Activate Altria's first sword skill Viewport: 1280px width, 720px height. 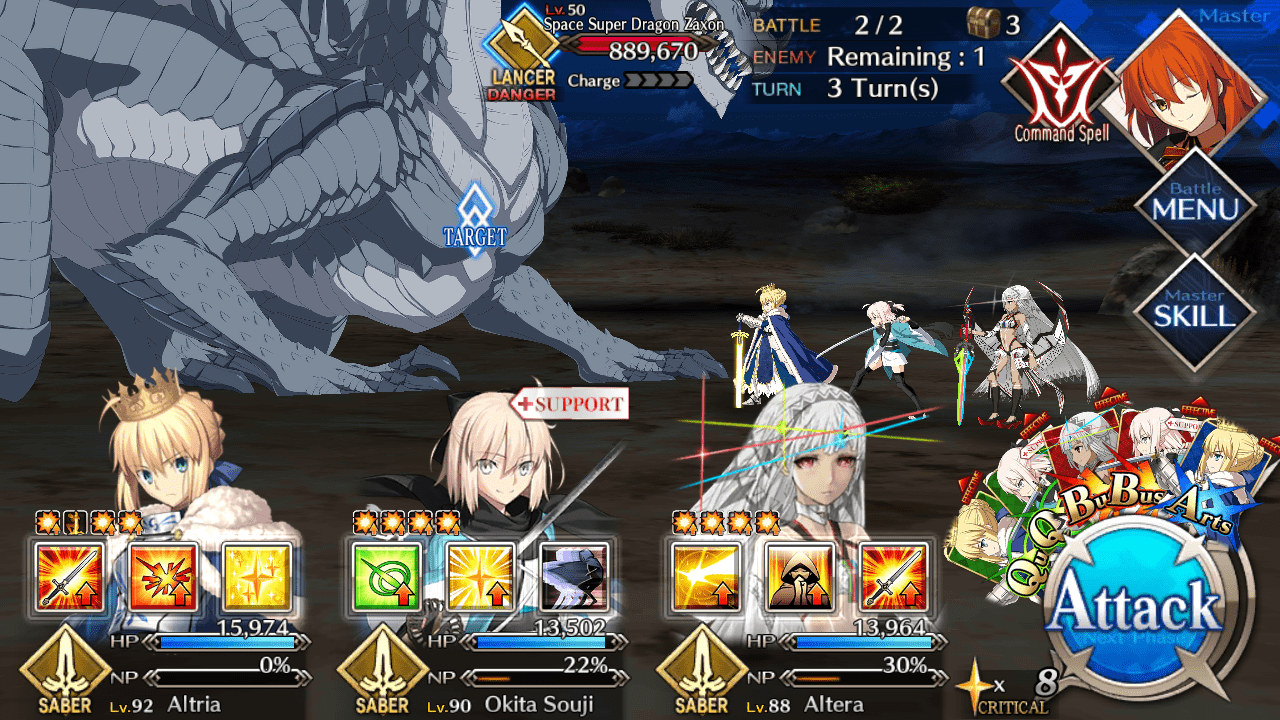tap(68, 577)
